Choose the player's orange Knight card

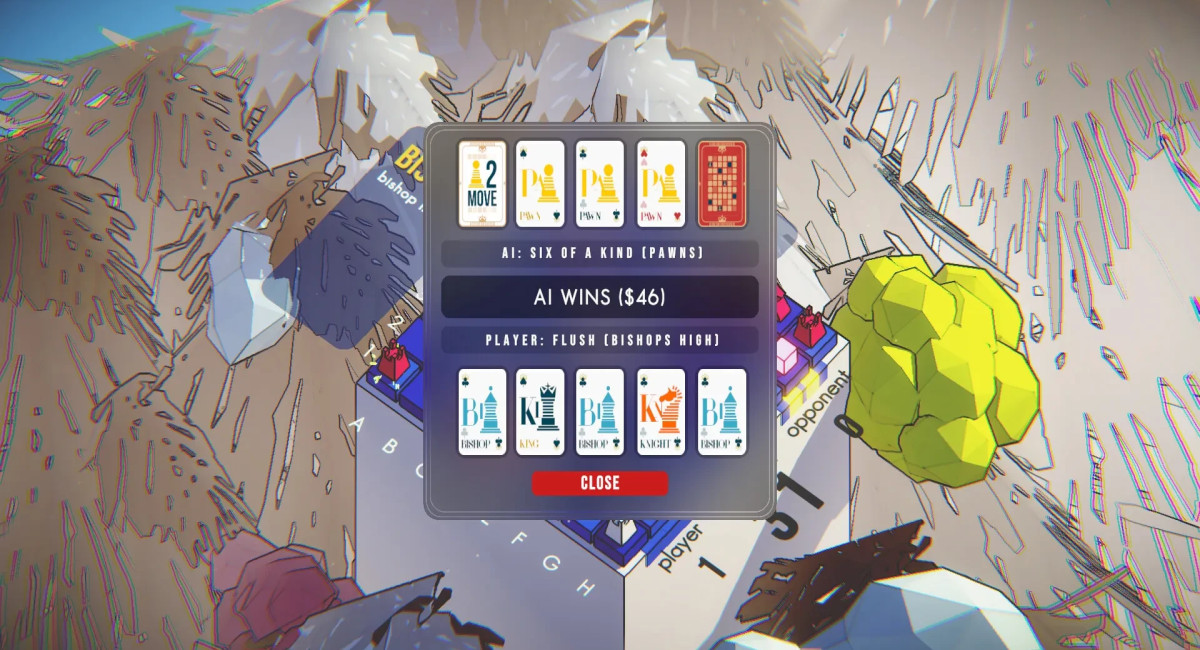pyautogui.click(x=660, y=412)
